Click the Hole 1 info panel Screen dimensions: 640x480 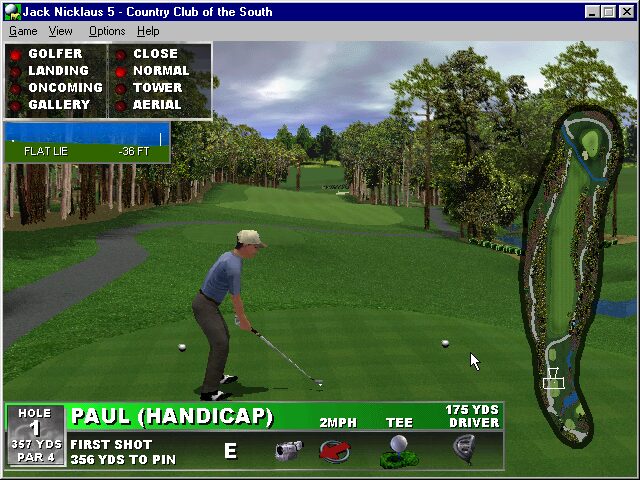pos(35,435)
